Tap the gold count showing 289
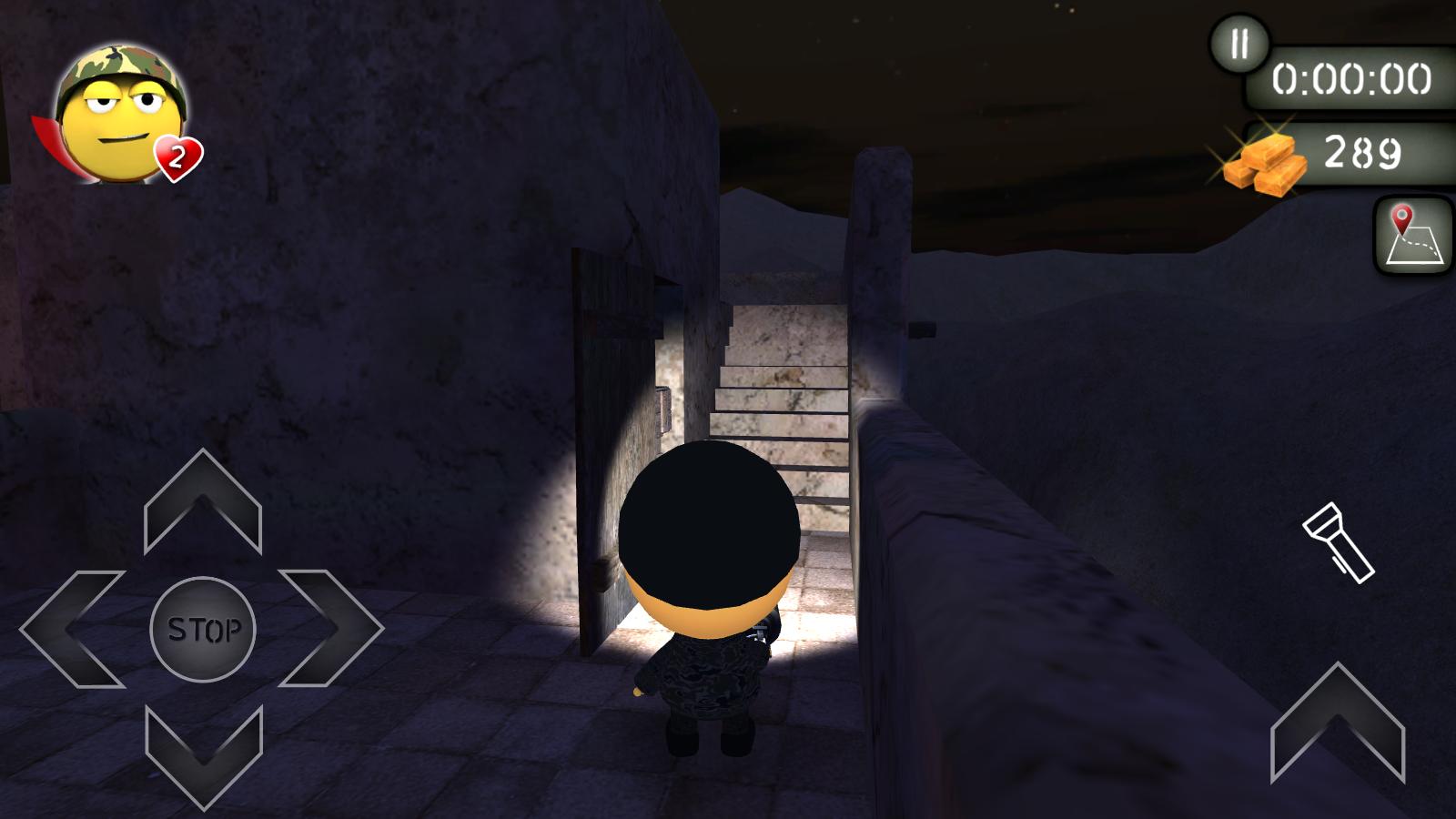Image resolution: width=1456 pixels, height=819 pixels. (1361, 150)
